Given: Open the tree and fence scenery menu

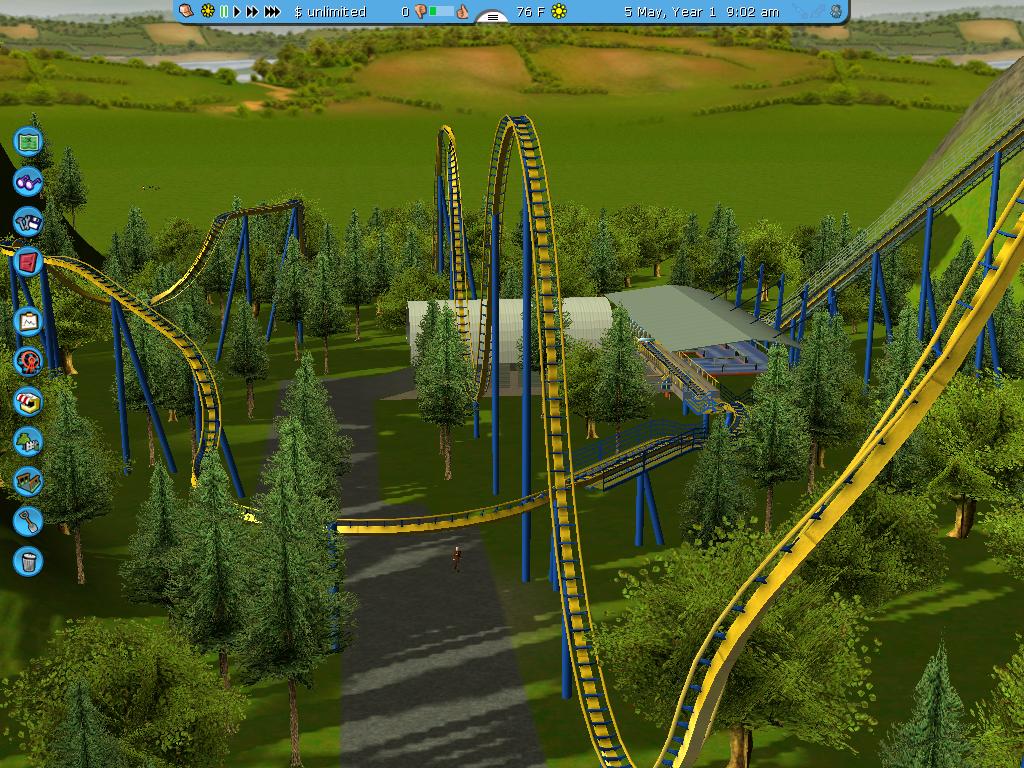Looking at the screenshot, I should [28, 441].
